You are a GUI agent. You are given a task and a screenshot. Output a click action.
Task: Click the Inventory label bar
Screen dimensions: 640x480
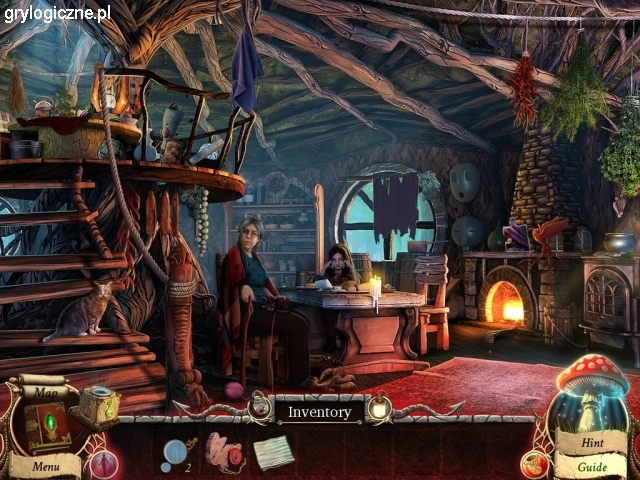tap(319, 411)
